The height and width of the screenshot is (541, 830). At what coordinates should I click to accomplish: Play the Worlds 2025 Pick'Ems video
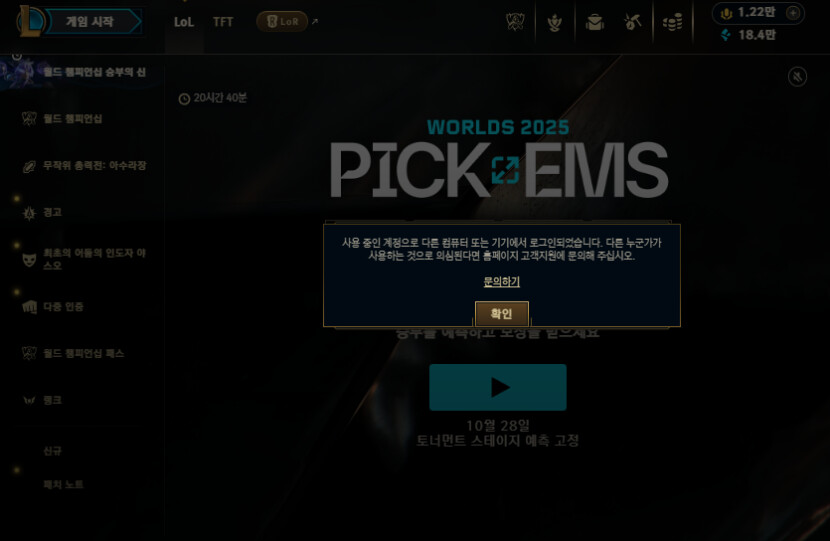[498, 387]
